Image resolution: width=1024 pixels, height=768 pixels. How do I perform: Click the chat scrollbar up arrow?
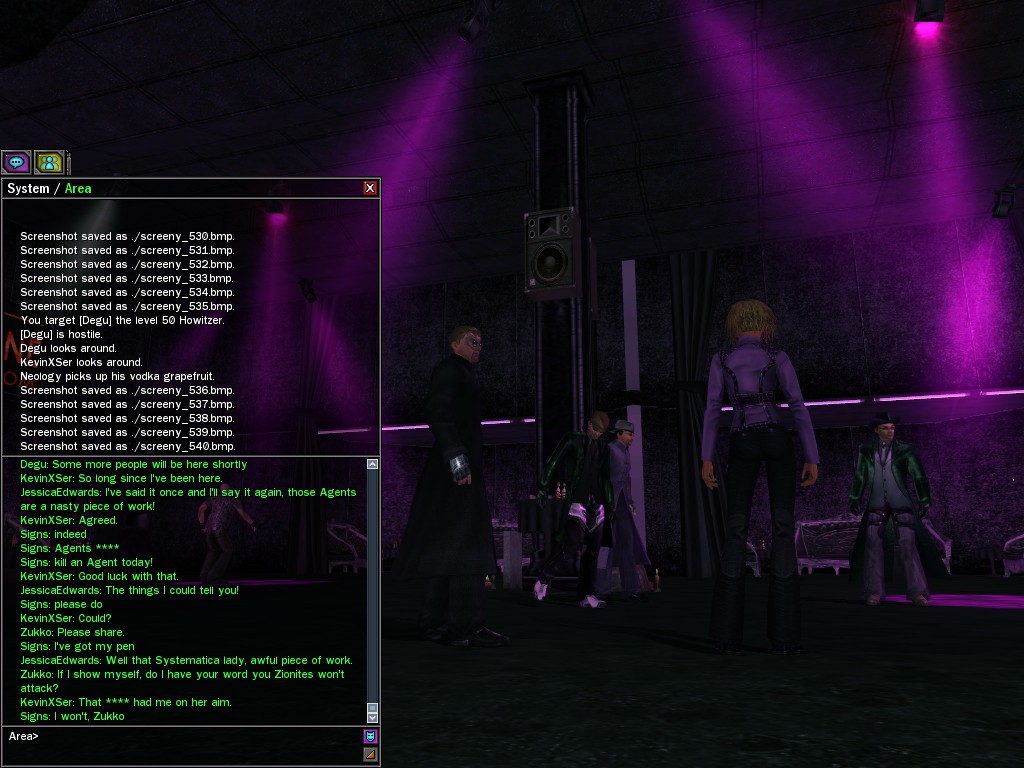373,464
